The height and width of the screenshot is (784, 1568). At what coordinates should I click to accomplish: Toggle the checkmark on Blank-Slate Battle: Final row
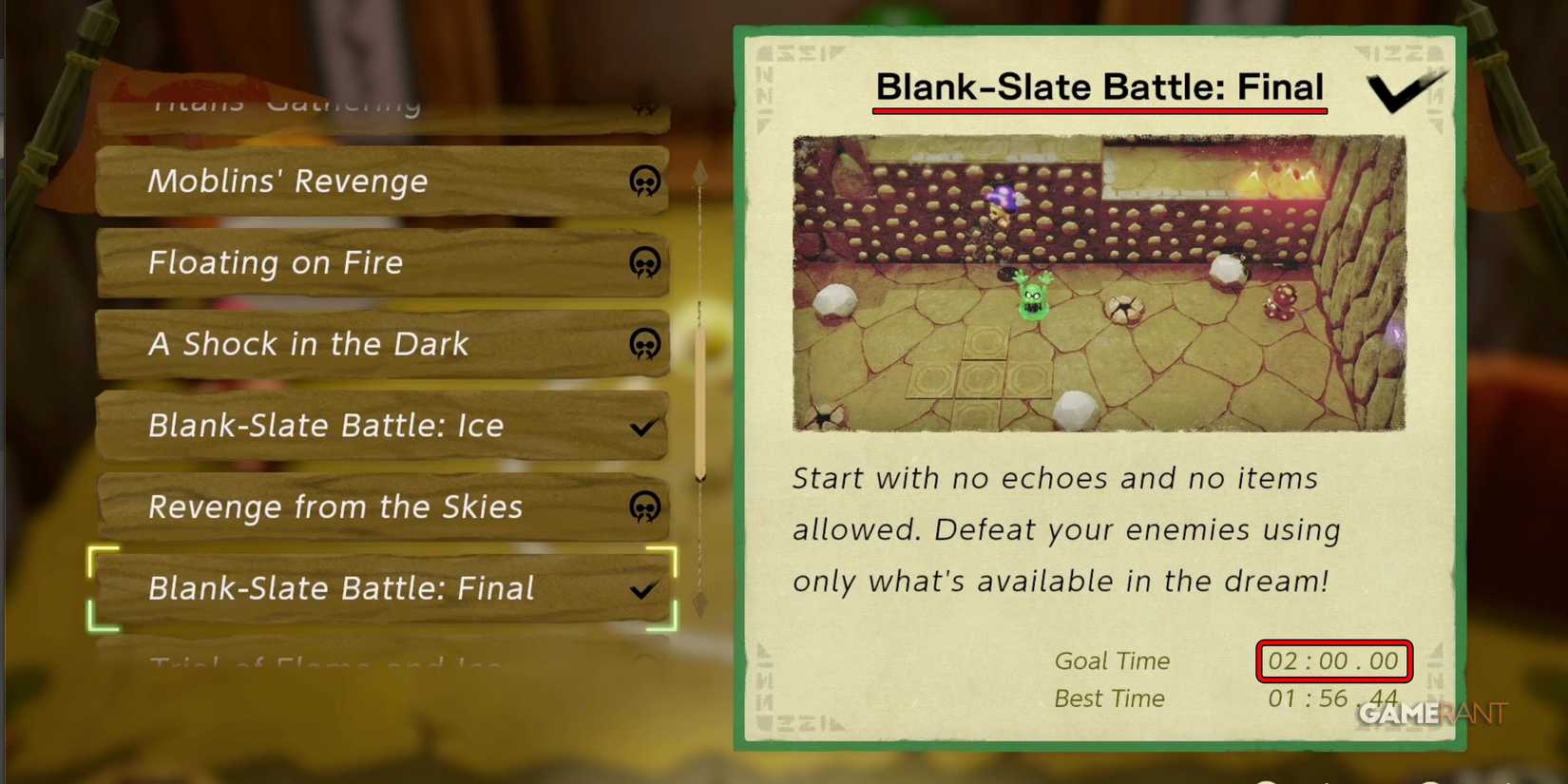(x=642, y=589)
